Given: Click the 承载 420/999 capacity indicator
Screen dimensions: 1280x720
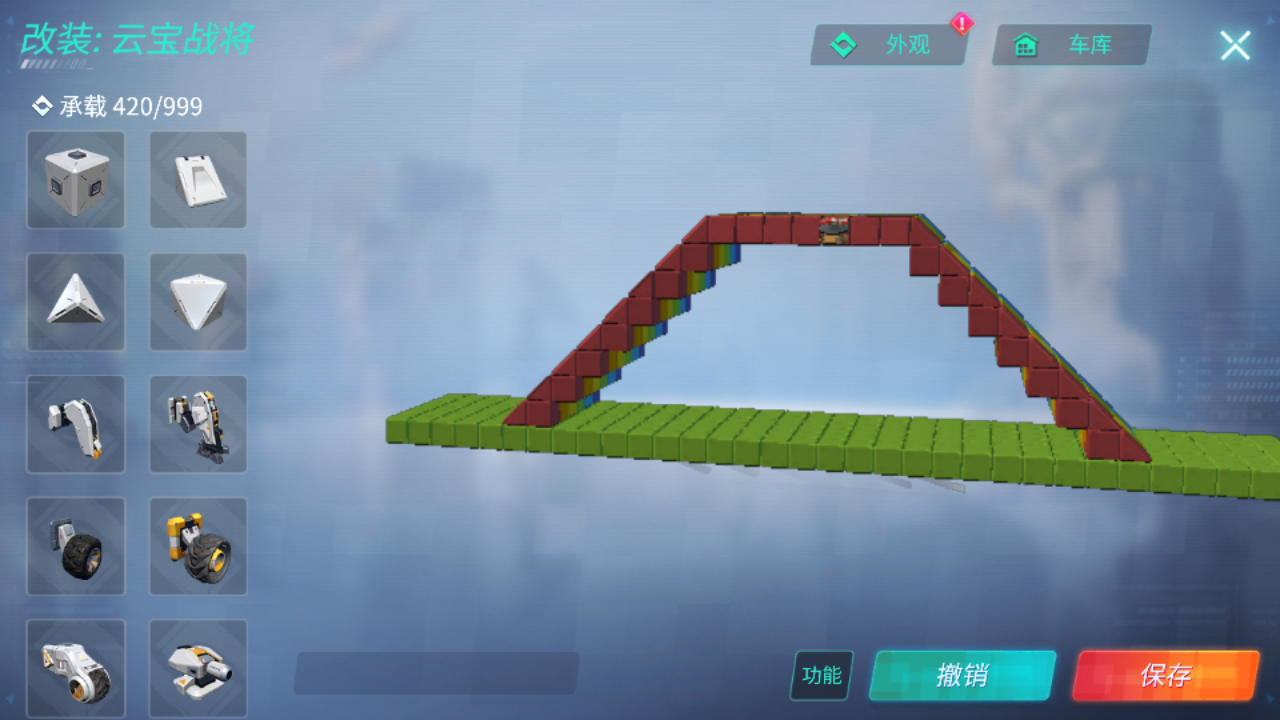Looking at the screenshot, I should coord(120,105).
